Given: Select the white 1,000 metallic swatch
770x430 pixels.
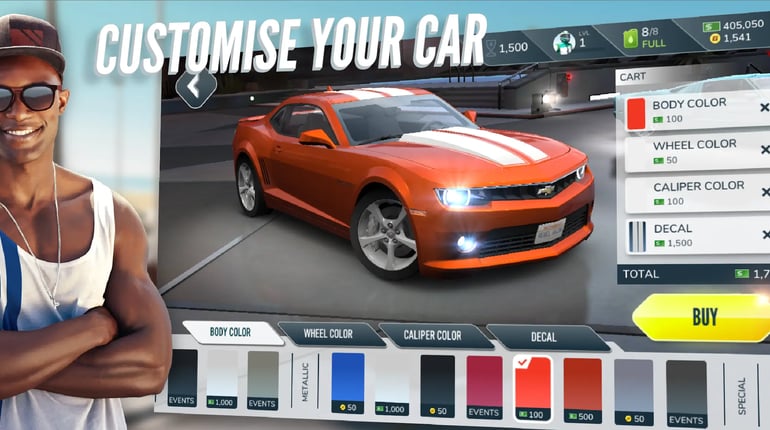Looking at the screenshot, I should pyautogui.click(x=392, y=384).
